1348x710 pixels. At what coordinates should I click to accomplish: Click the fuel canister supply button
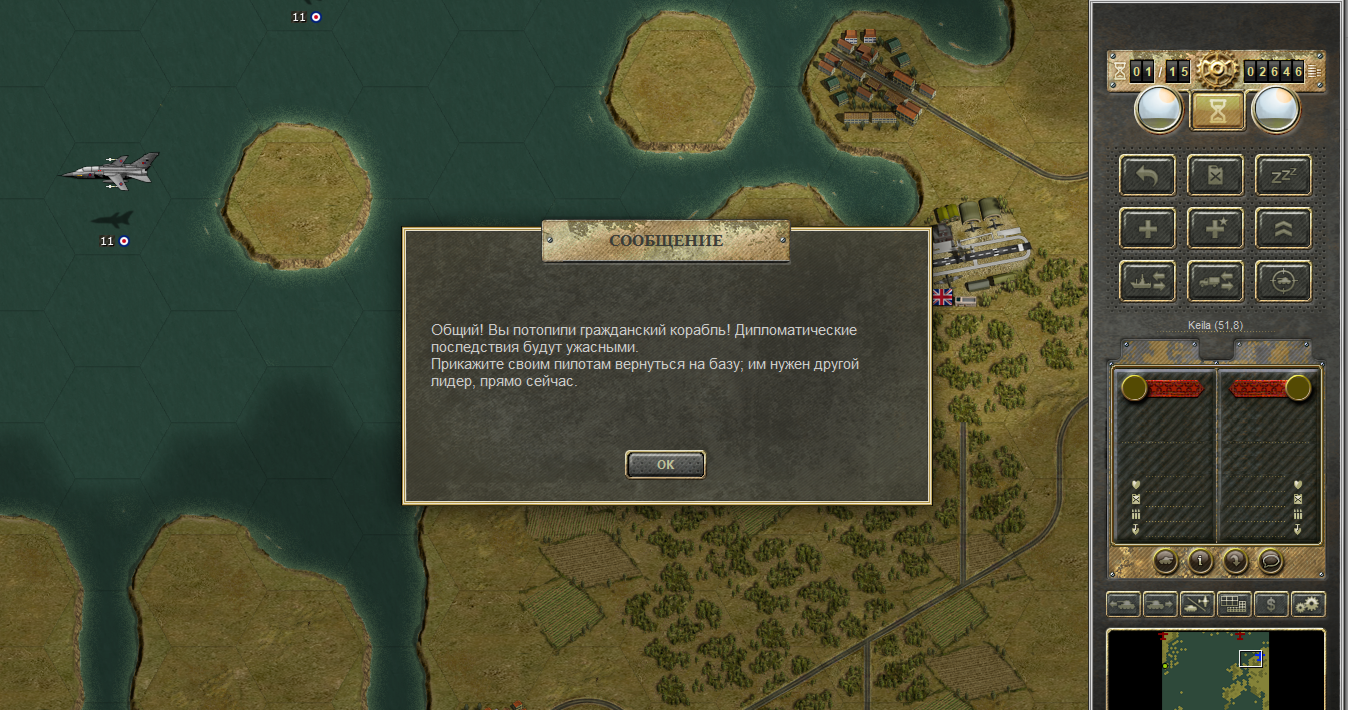click(x=1215, y=175)
